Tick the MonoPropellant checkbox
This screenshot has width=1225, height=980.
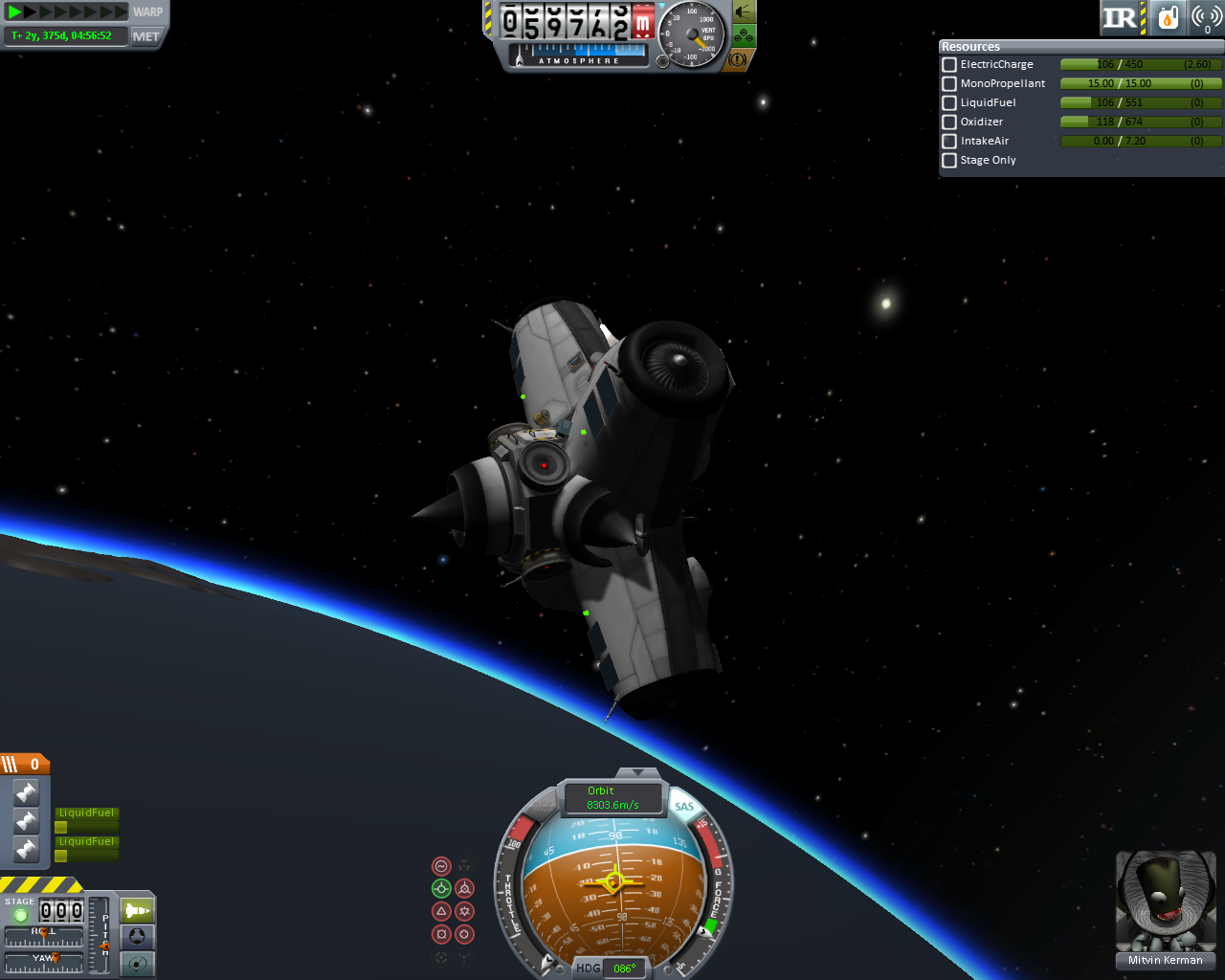click(x=949, y=83)
